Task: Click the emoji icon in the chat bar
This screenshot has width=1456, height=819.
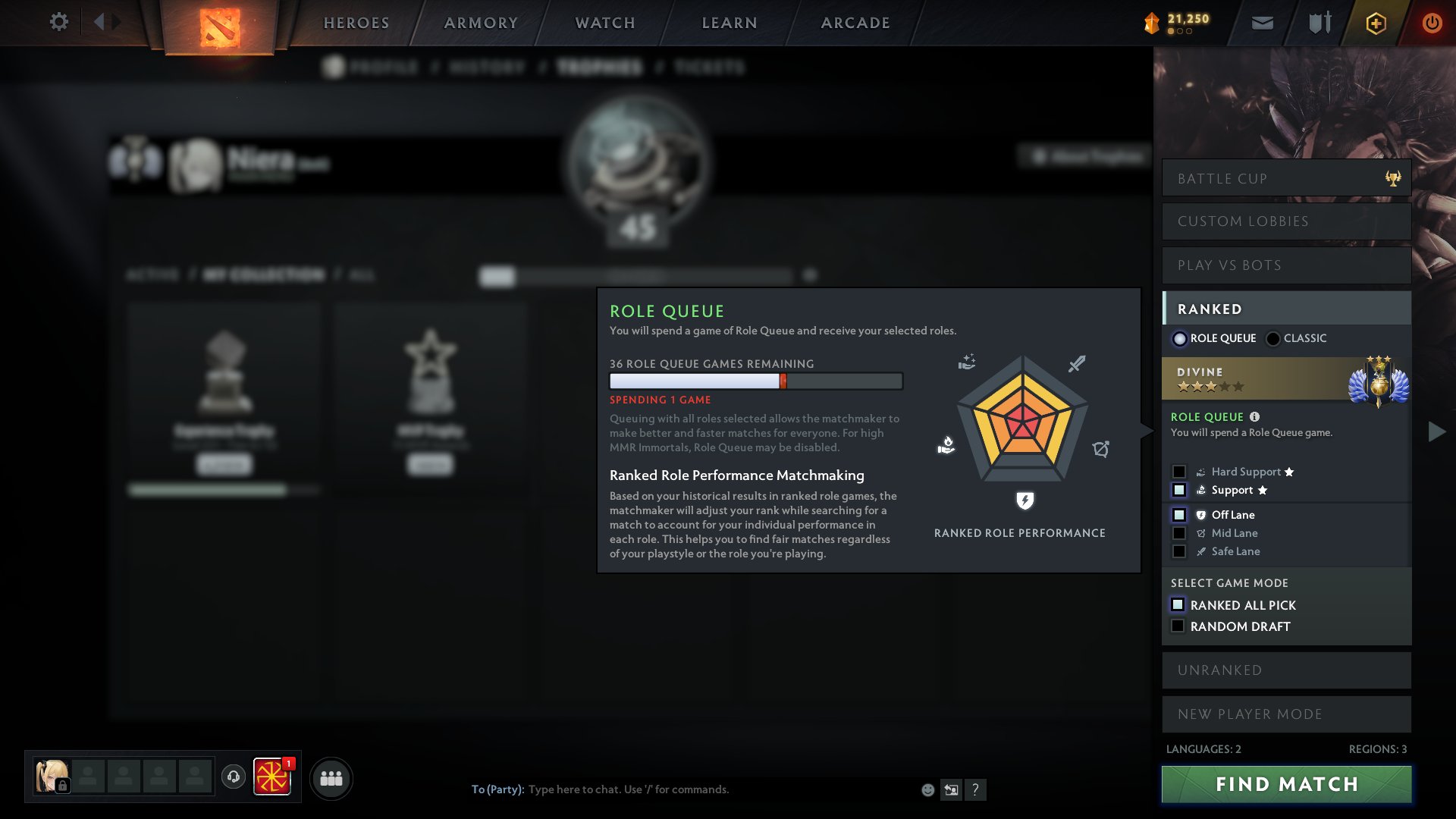Action: pos(927,789)
